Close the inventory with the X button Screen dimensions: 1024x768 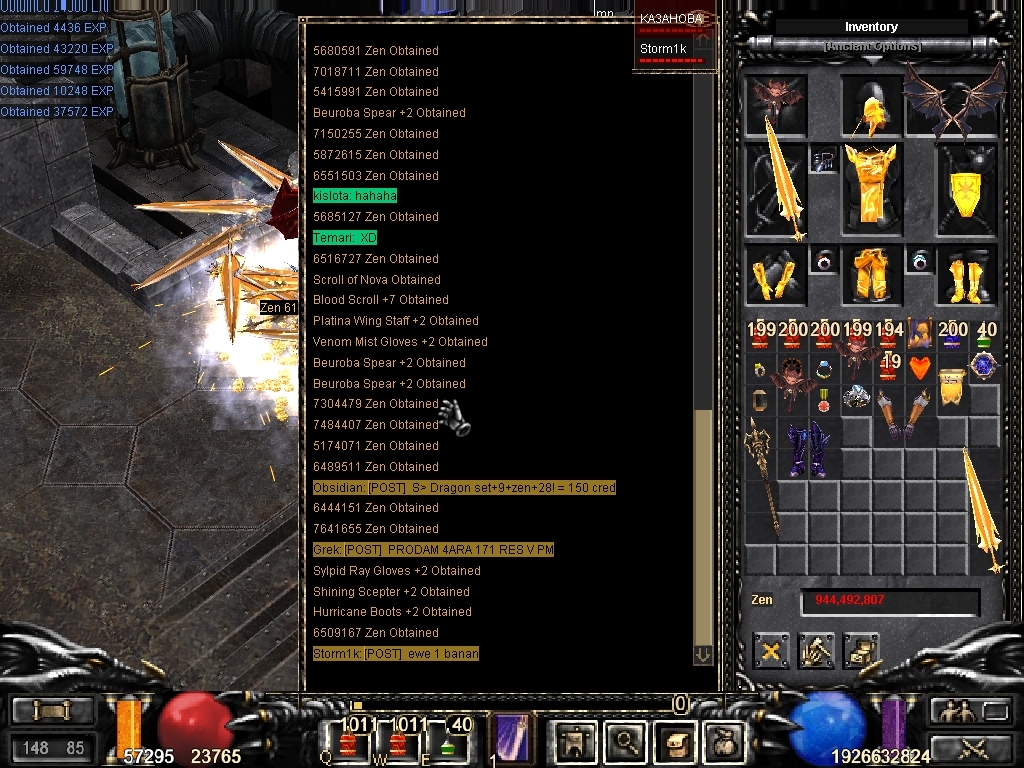click(x=771, y=652)
